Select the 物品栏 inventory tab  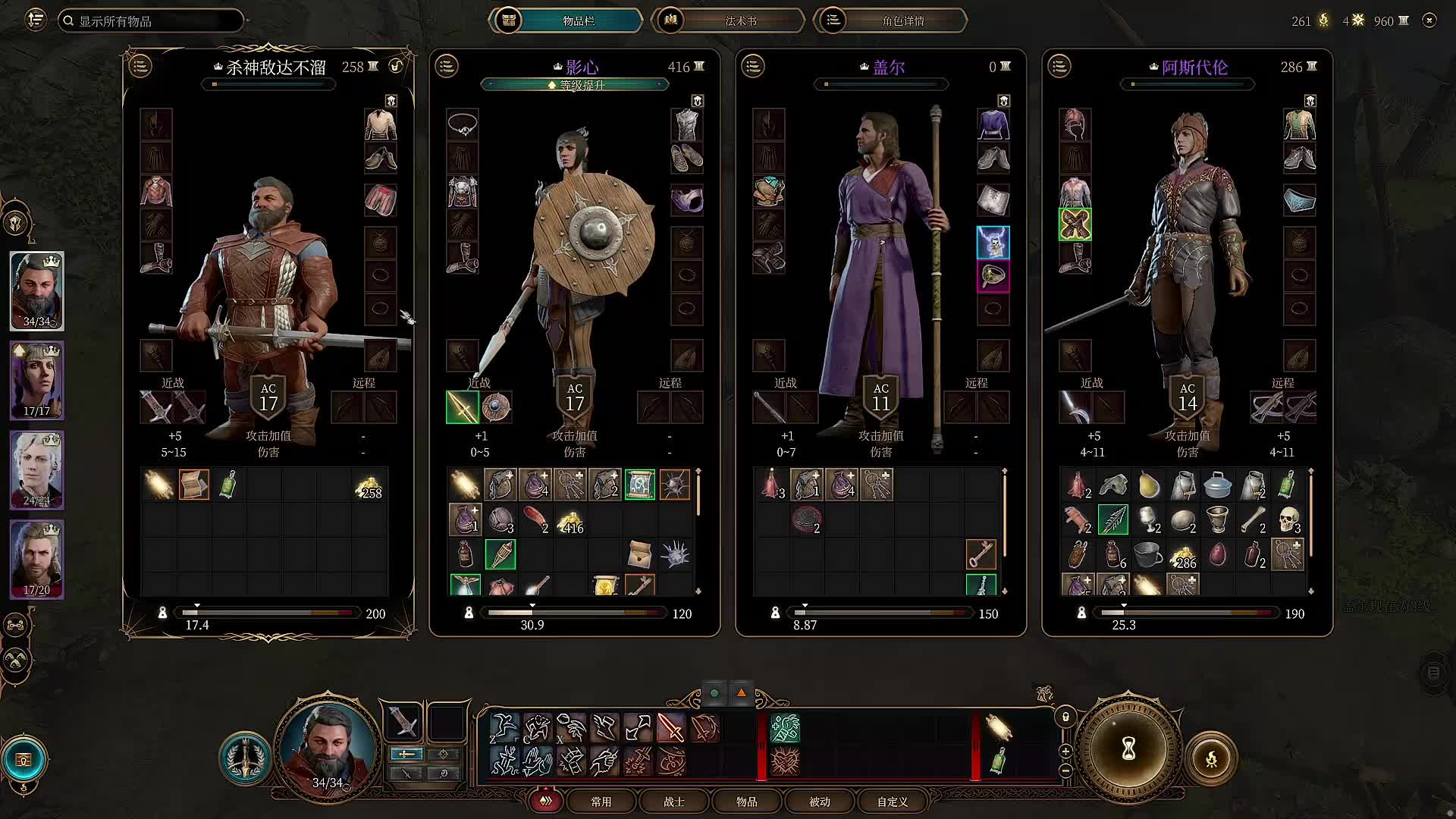click(566, 20)
